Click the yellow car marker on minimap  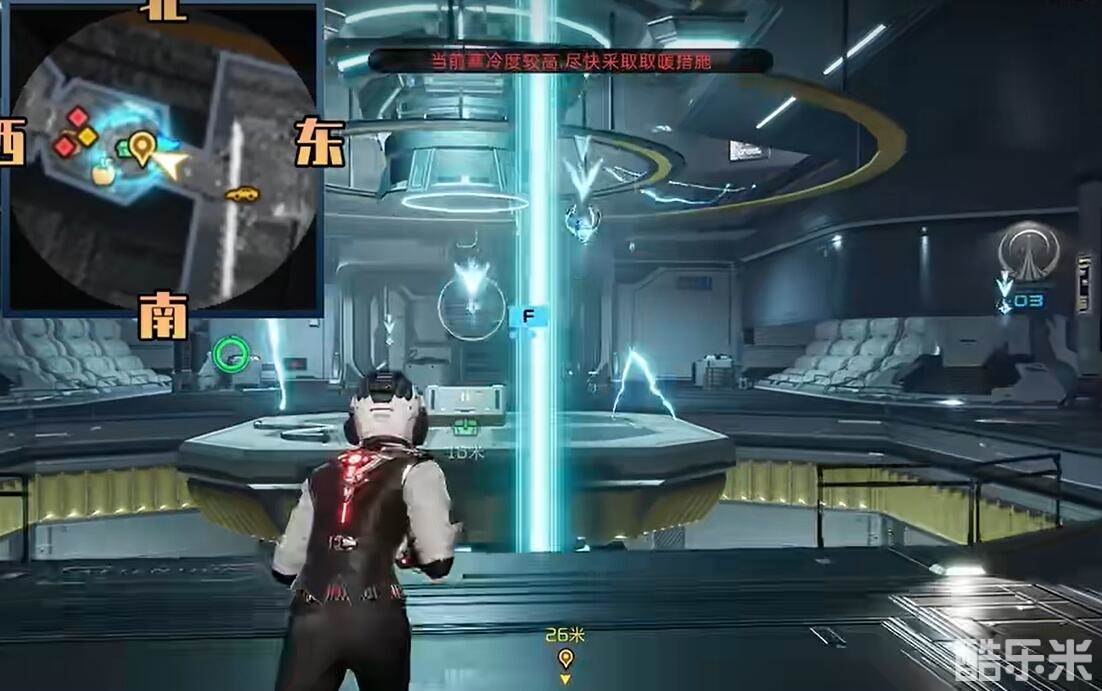(241, 194)
